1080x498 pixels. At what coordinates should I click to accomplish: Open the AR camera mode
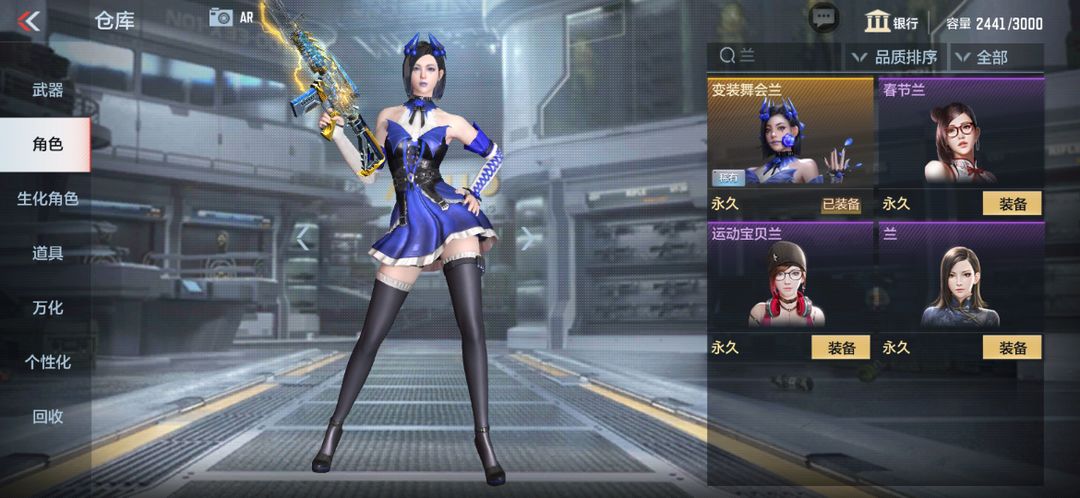(231, 17)
